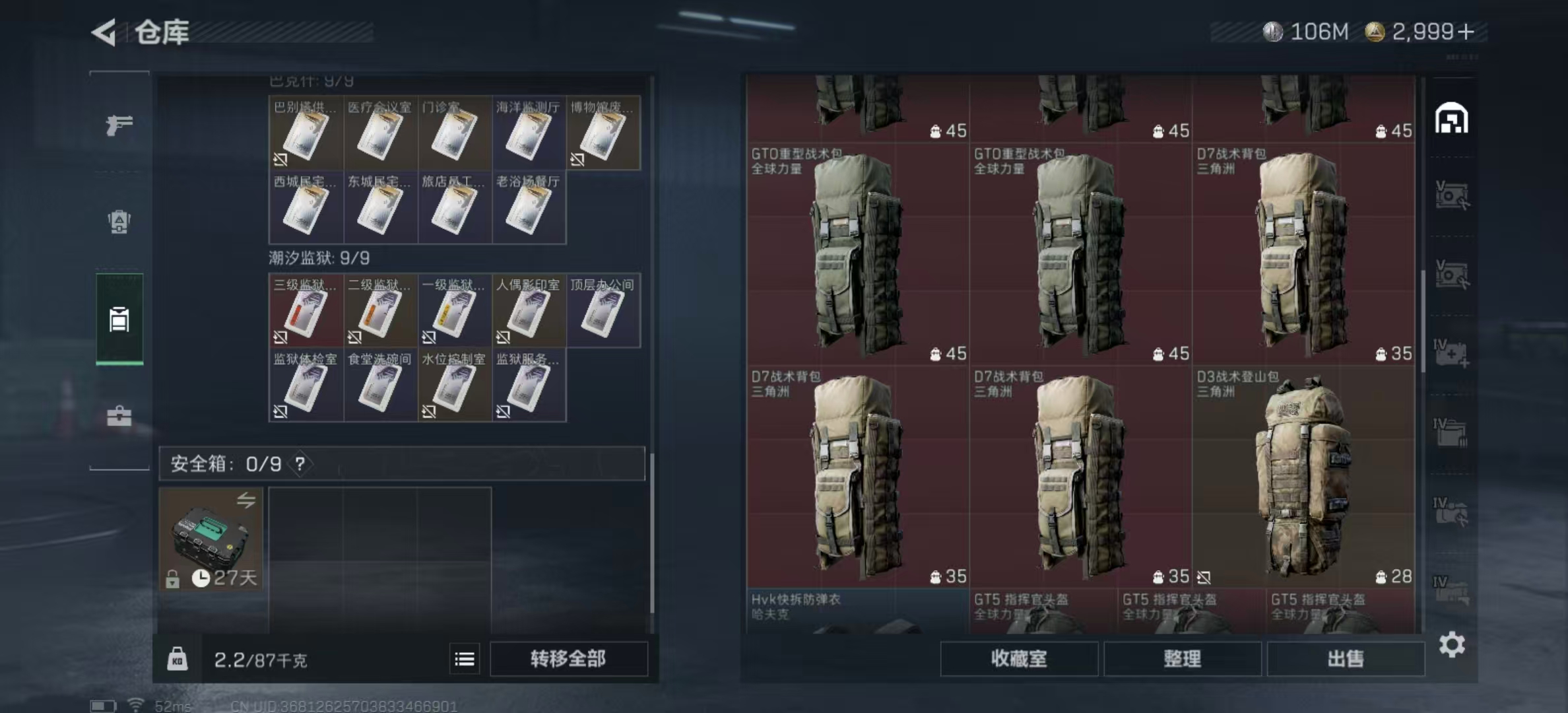The width and height of the screenshot is (1568, 713).
Task: Open the 收藏室 collection room
Action: tap(1019, 658)
